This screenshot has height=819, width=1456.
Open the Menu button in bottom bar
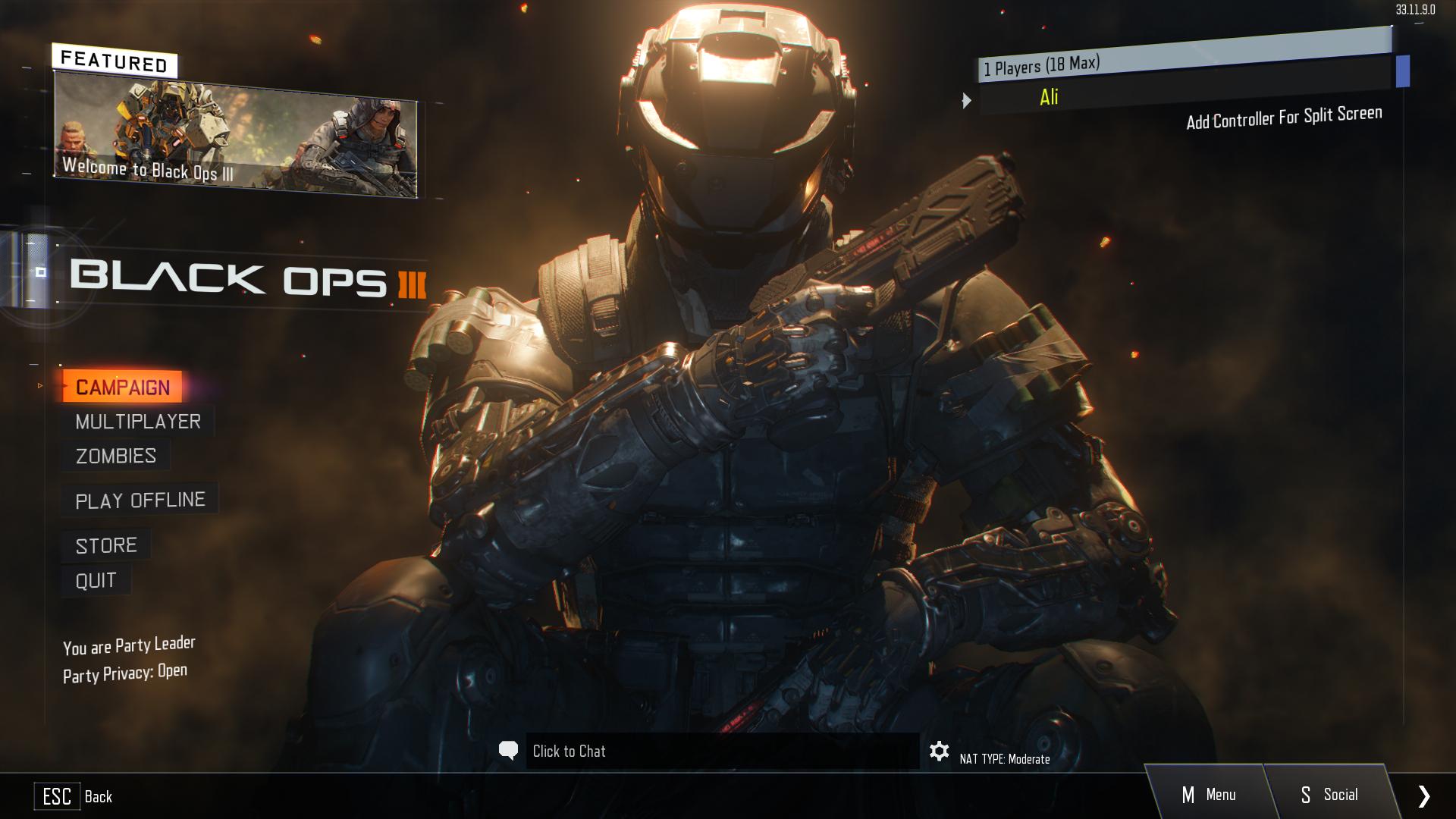click(x=1208, y=795)
